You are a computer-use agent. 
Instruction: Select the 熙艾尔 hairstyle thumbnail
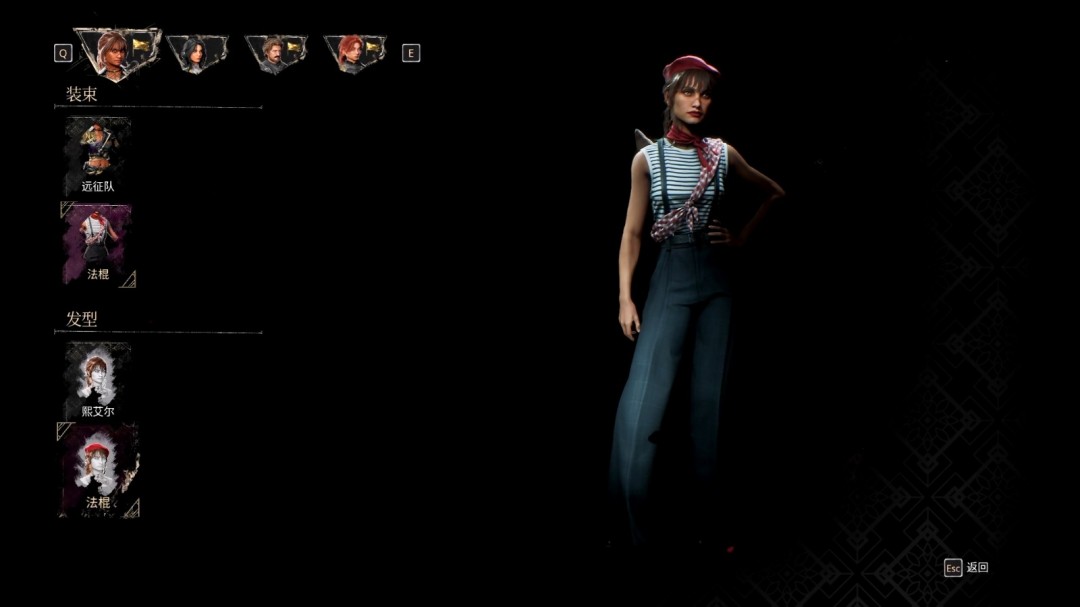(x=98, y=380)
